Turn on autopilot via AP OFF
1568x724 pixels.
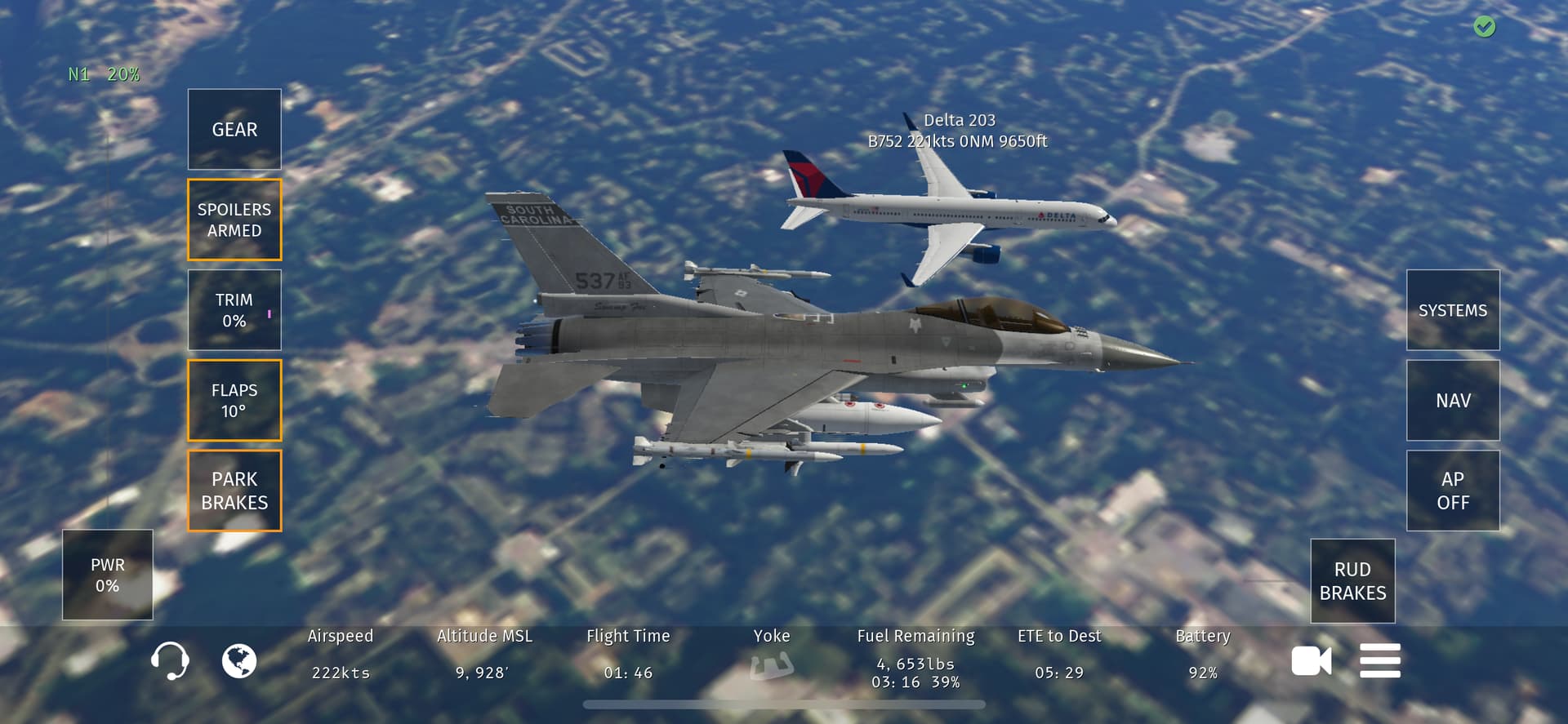(x=1453, y=491)
